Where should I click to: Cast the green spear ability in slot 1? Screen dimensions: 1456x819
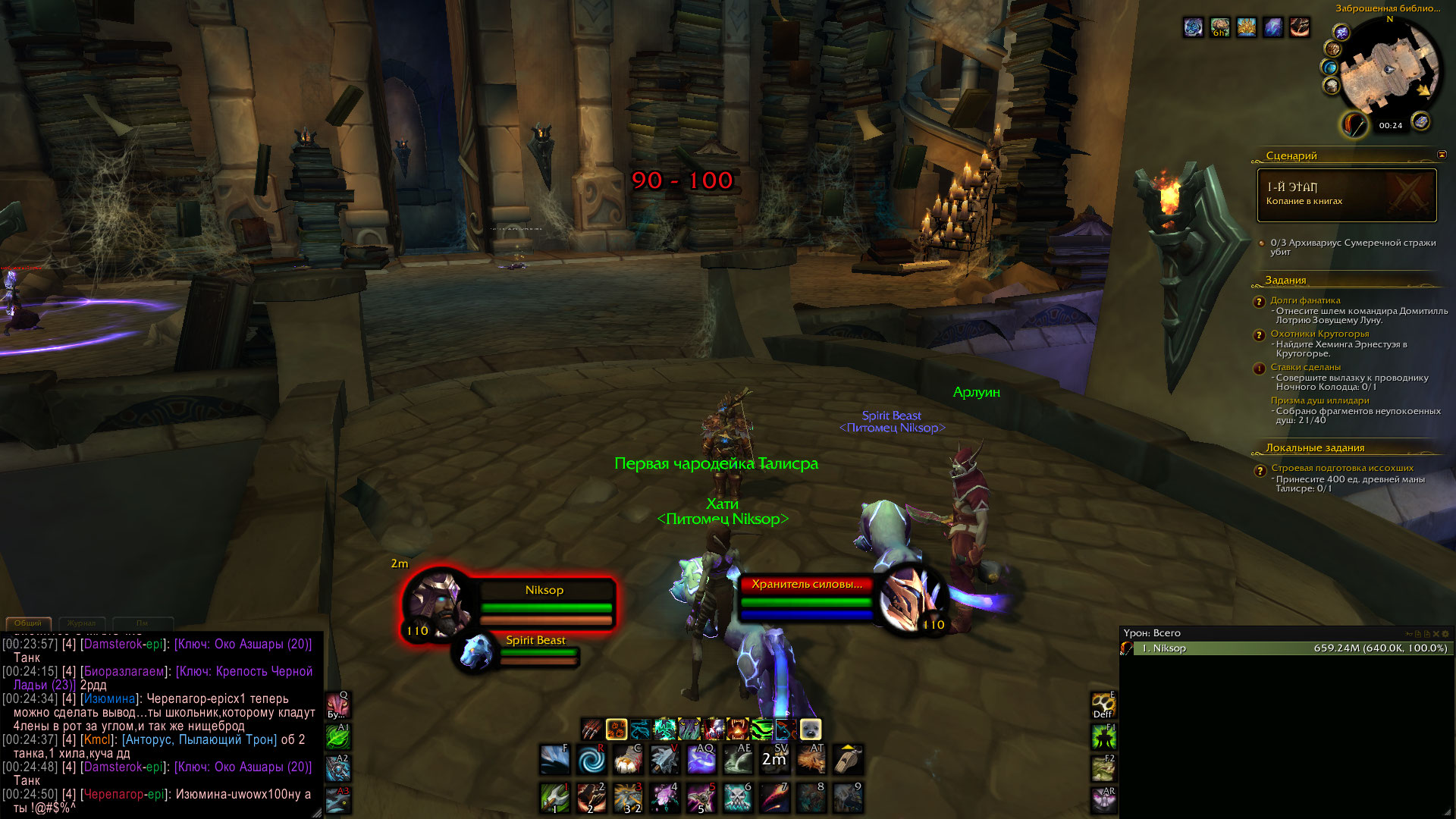(554, 798)
